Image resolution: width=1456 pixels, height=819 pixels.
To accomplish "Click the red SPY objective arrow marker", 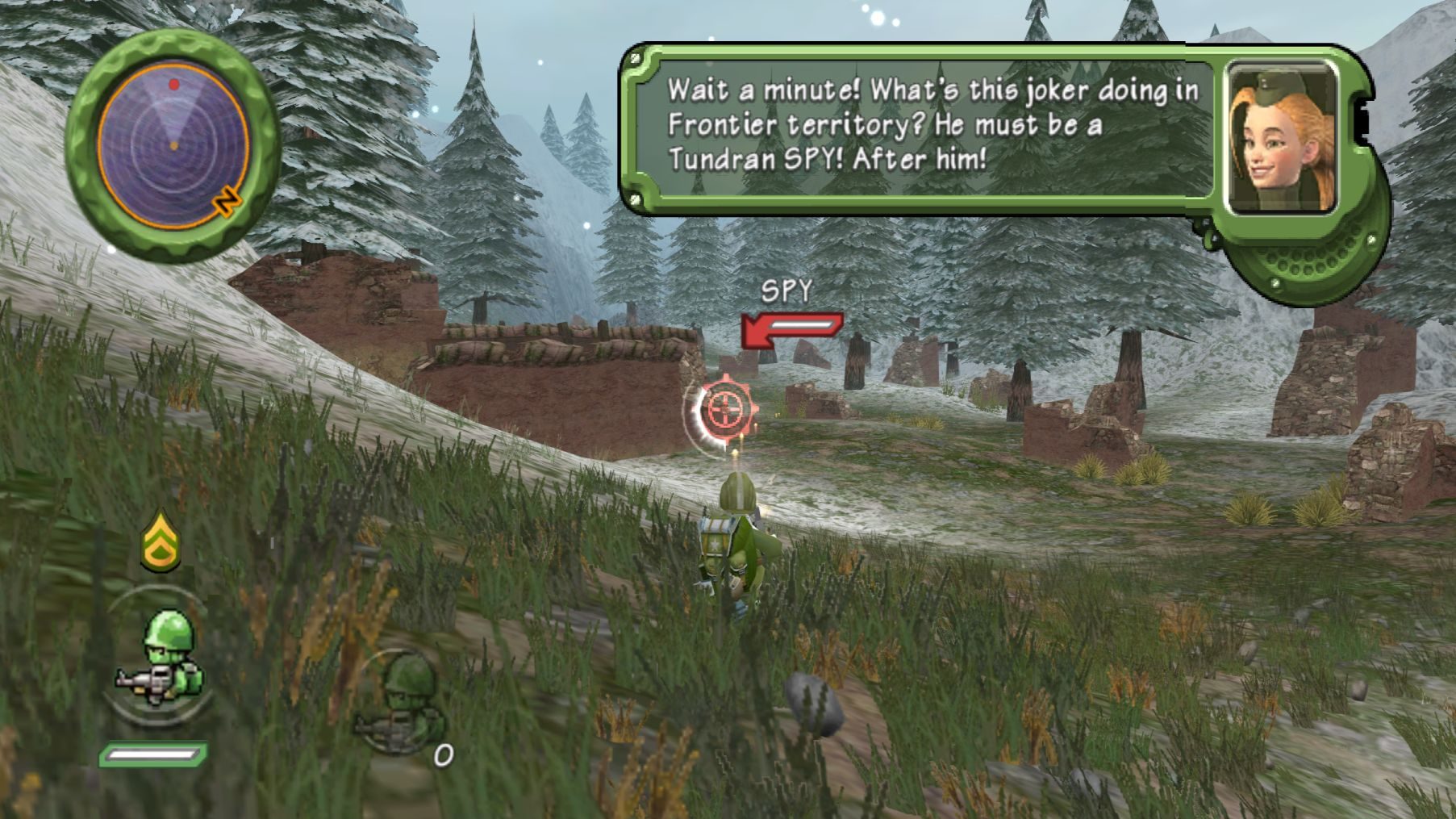I will [791, 329].
